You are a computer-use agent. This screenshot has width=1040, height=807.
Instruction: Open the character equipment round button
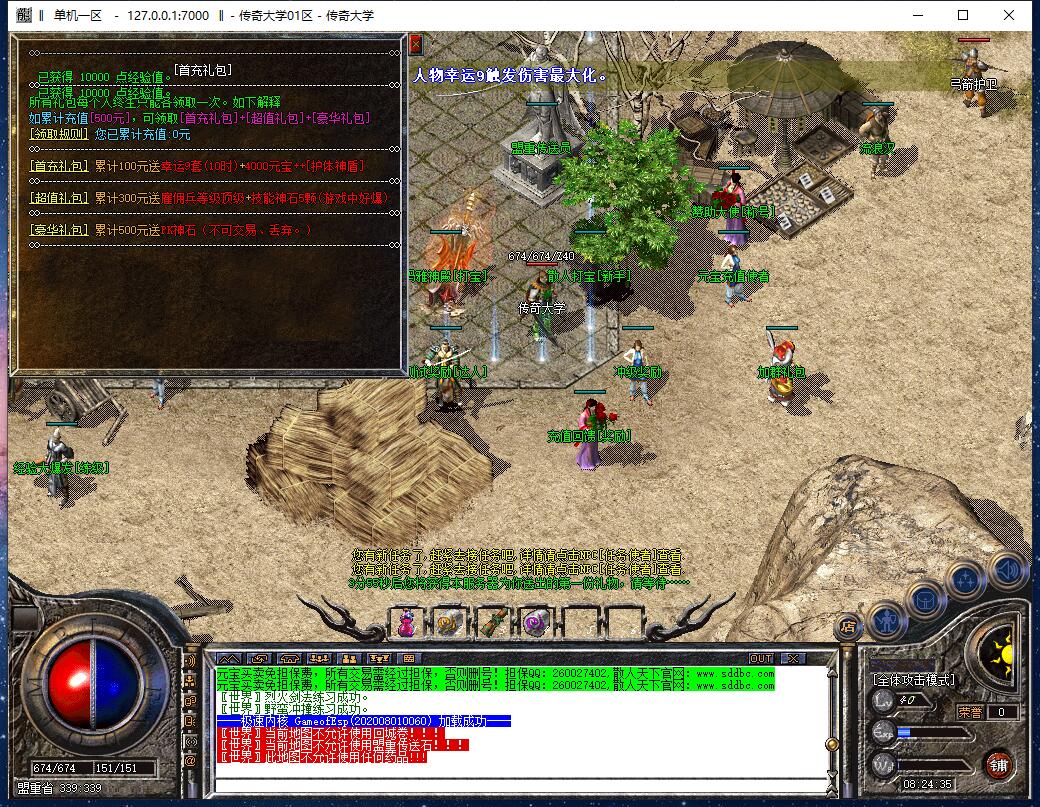886,620
